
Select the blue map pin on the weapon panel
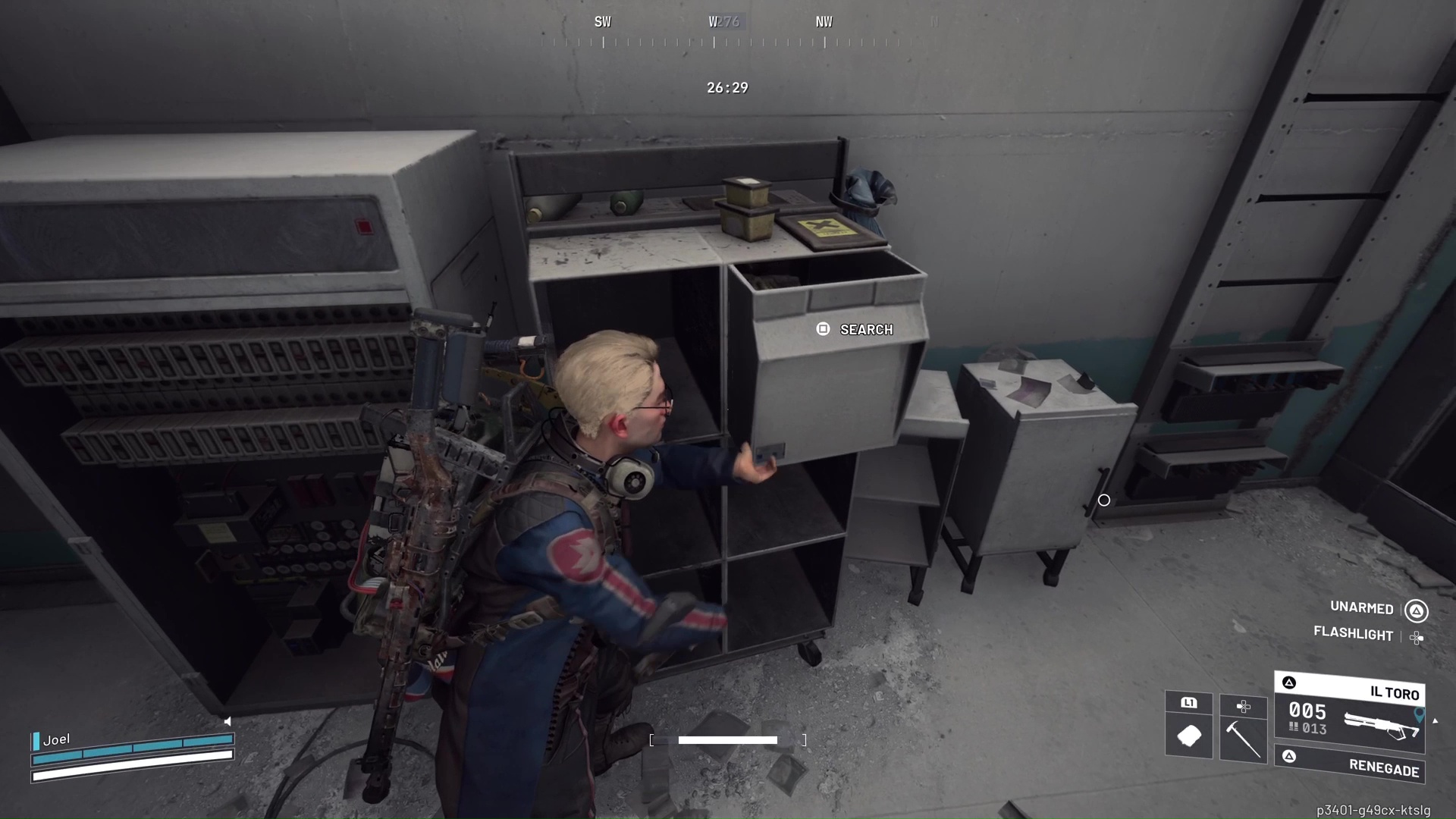coord(1419,715)
